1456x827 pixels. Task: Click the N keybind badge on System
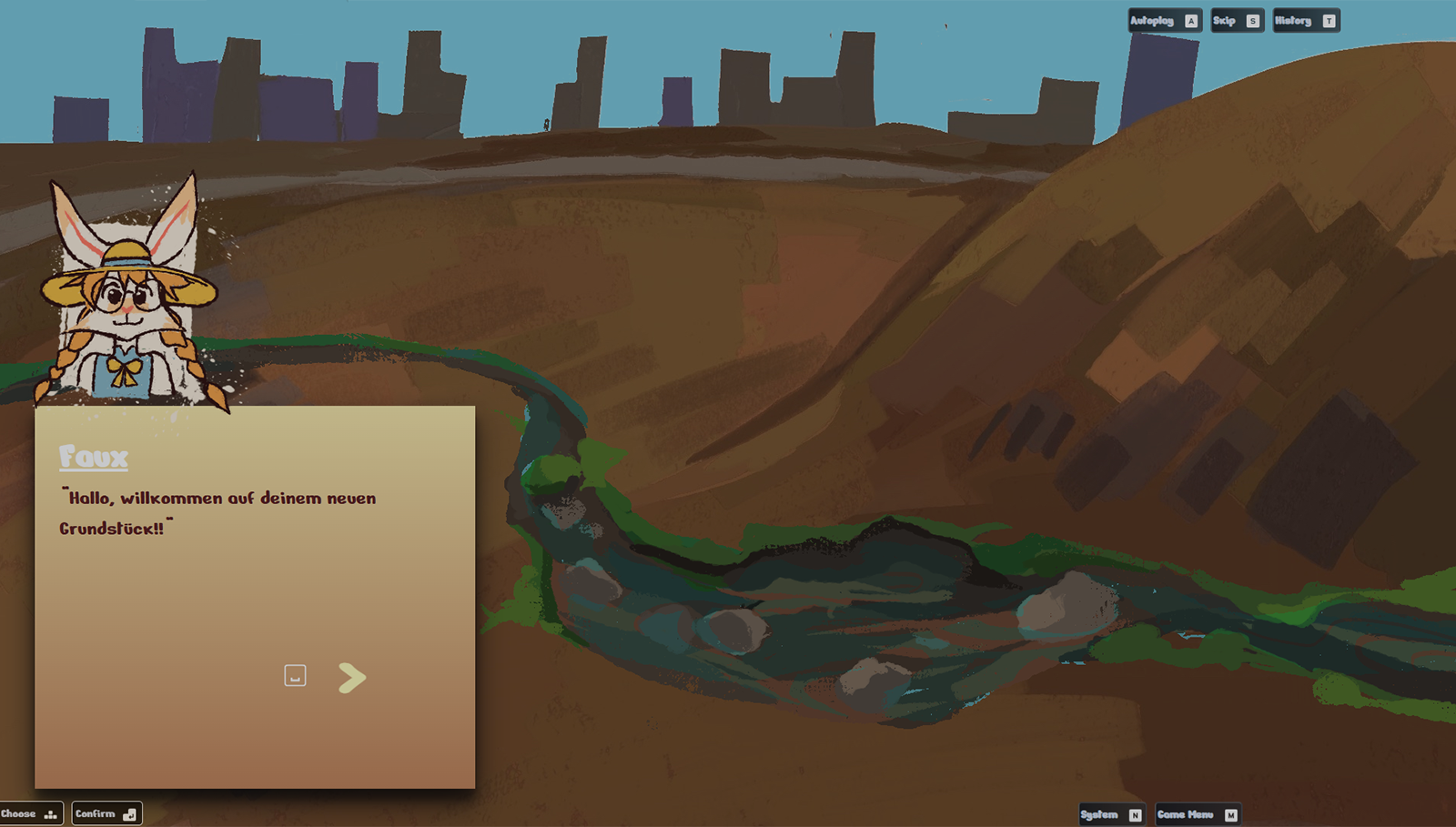point(1134,814)
